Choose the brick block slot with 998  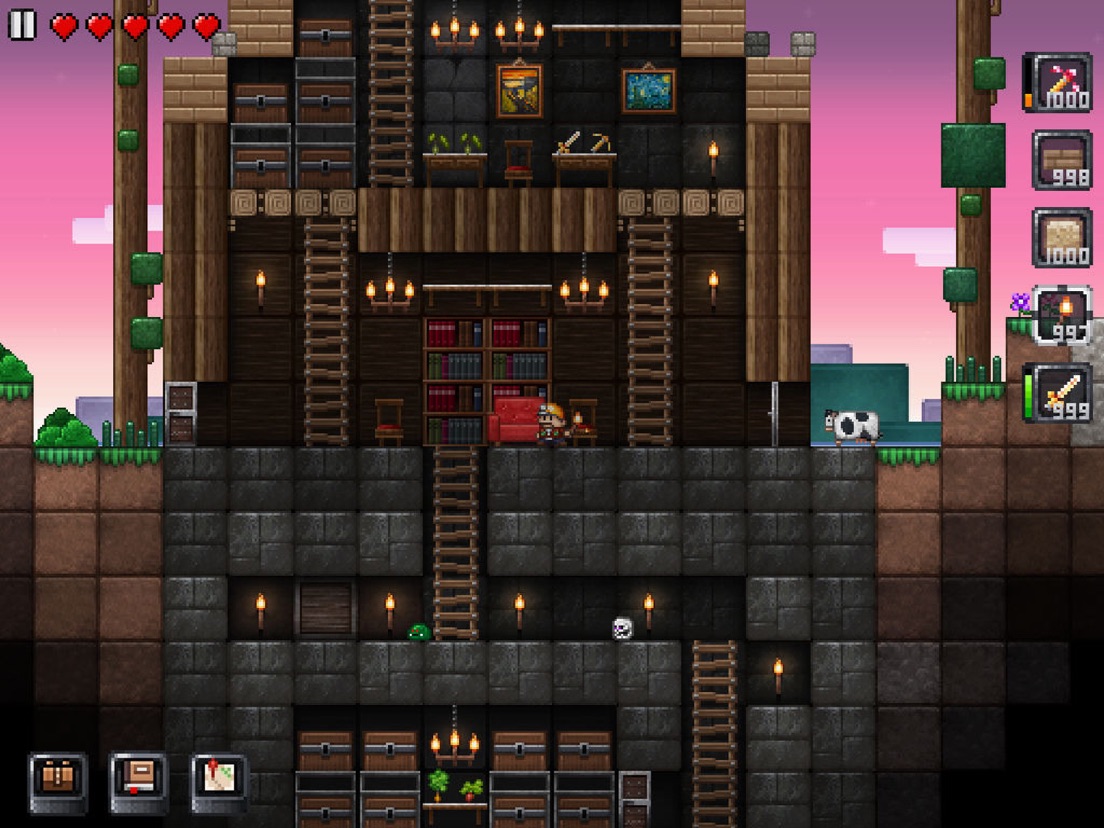pyautogui.click(x=1061, y=160)
